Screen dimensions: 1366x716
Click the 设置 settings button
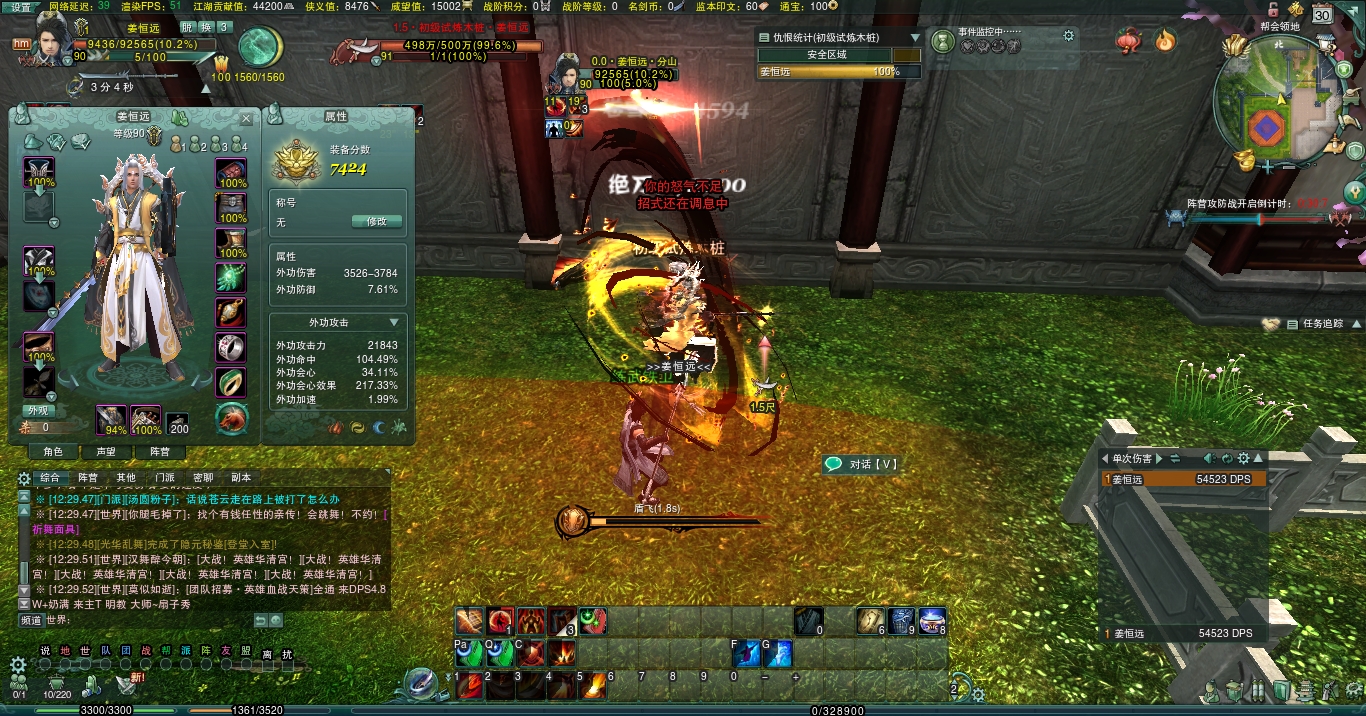[x=21, y=6]
